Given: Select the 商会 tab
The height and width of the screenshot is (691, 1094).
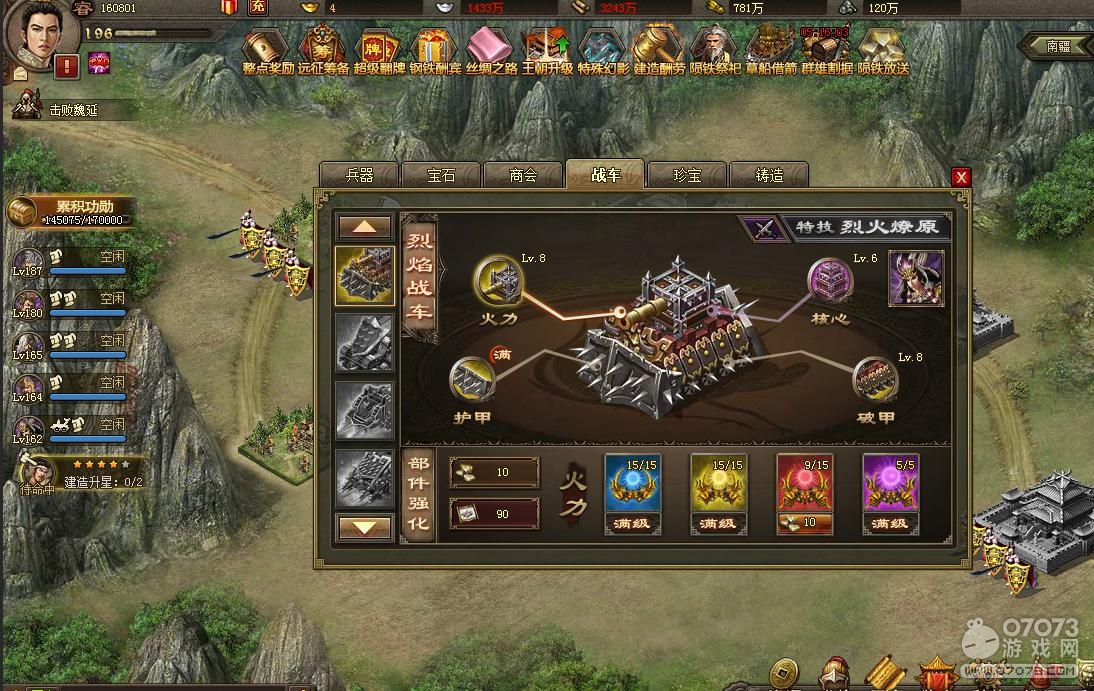Looking at the screenshot, I should [523, 175].
